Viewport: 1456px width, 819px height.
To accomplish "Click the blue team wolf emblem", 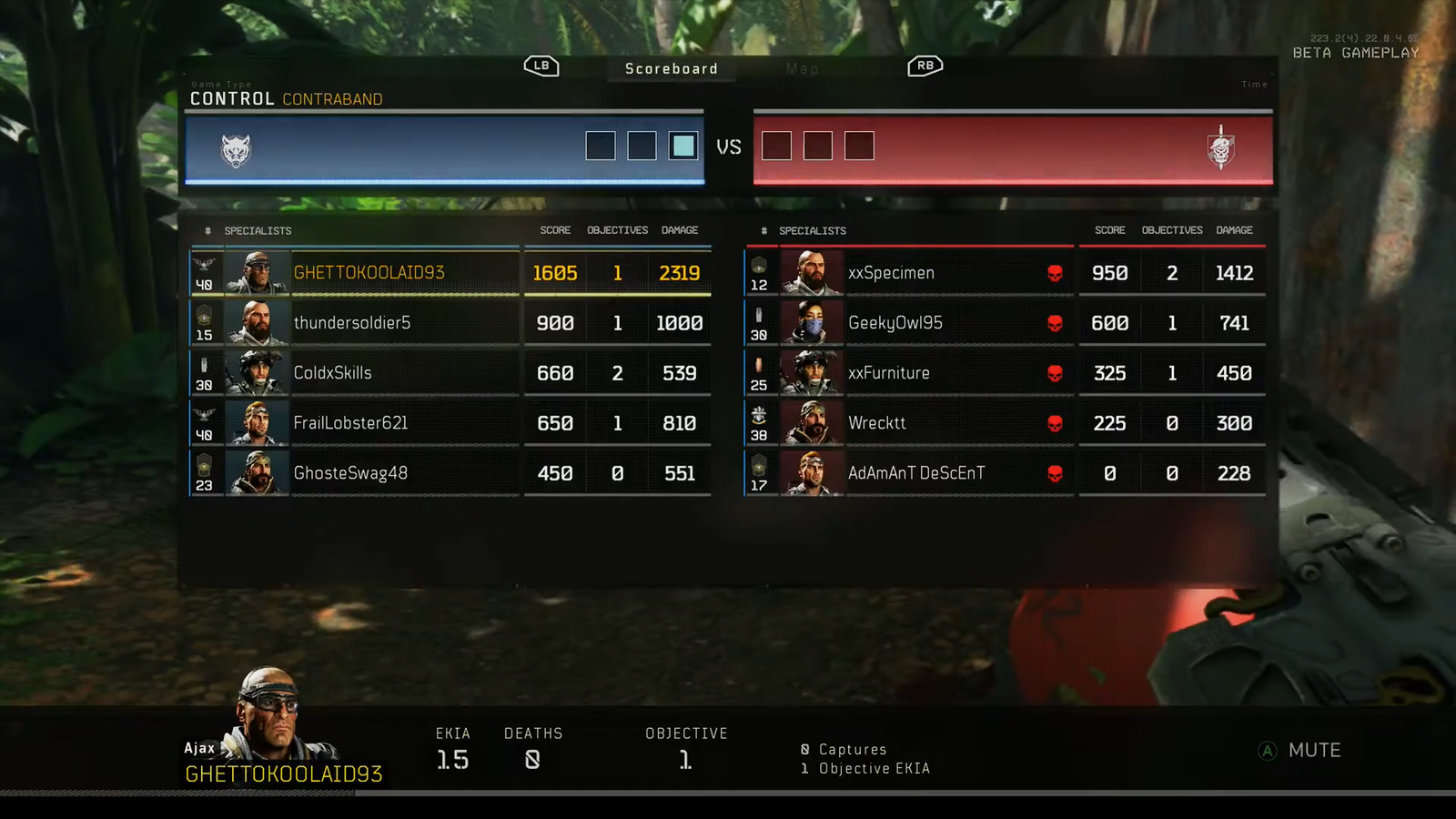I will pyautogui.click(x=236, y=150).
